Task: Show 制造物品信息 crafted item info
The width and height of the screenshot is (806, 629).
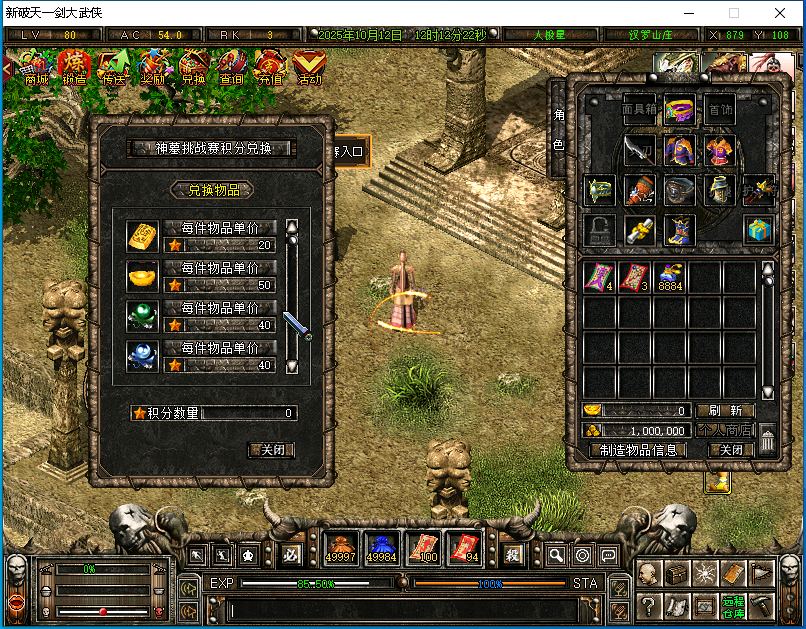Action: pos(638,450)
